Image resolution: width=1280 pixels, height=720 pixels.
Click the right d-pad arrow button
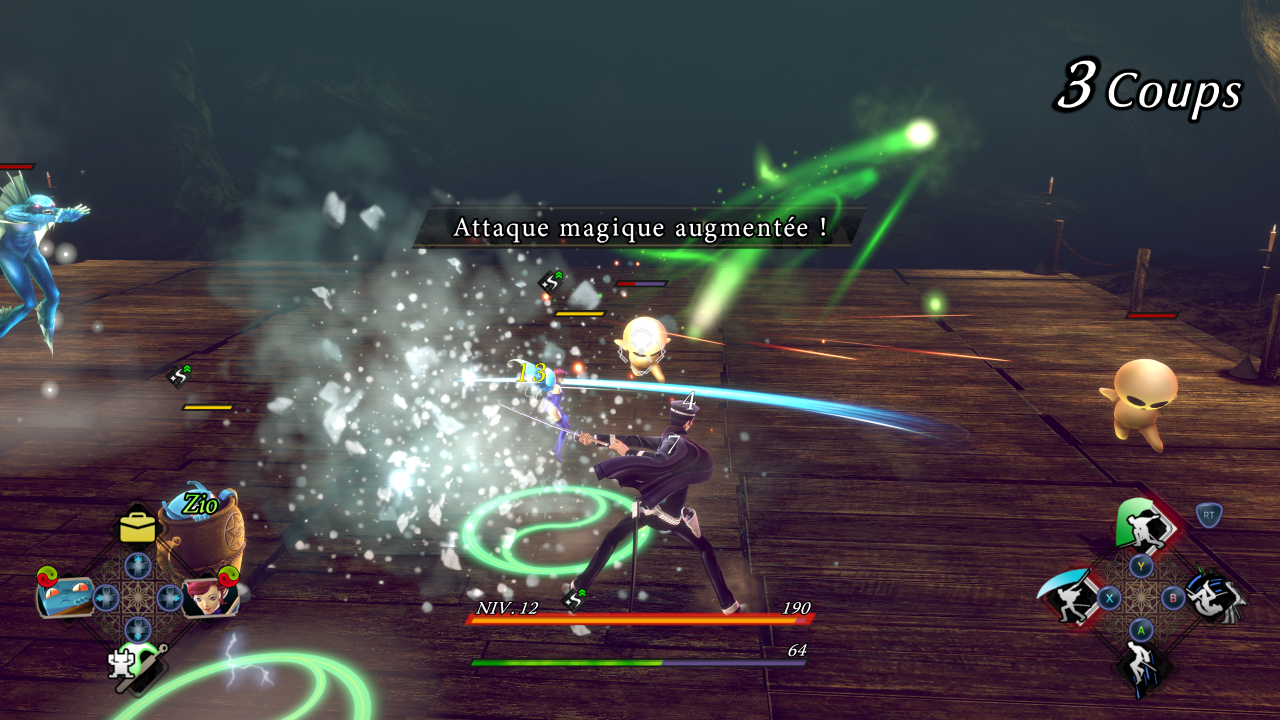tap(168, 596)
